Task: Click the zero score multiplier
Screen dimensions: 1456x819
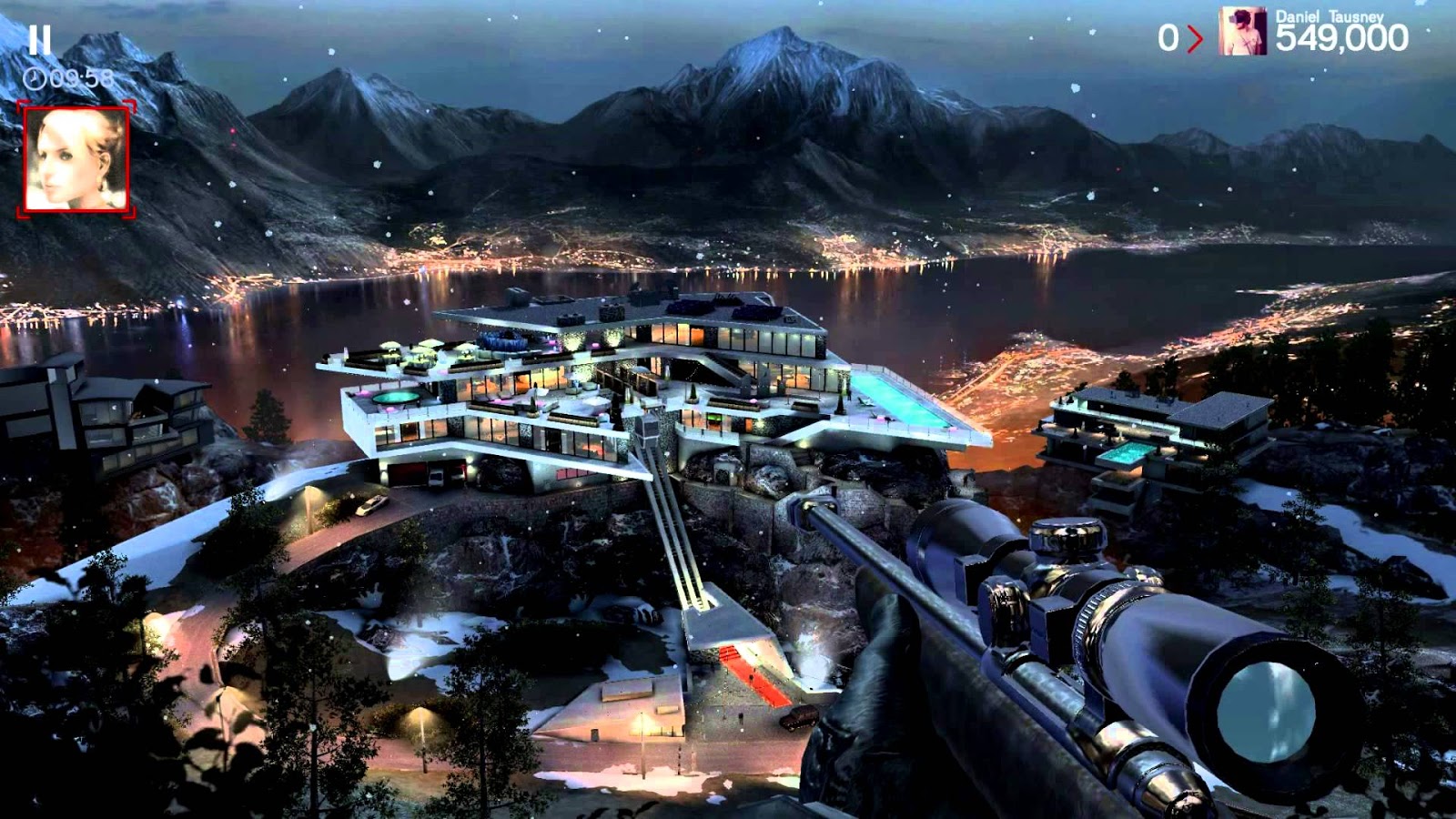Action: [1169, 36]
